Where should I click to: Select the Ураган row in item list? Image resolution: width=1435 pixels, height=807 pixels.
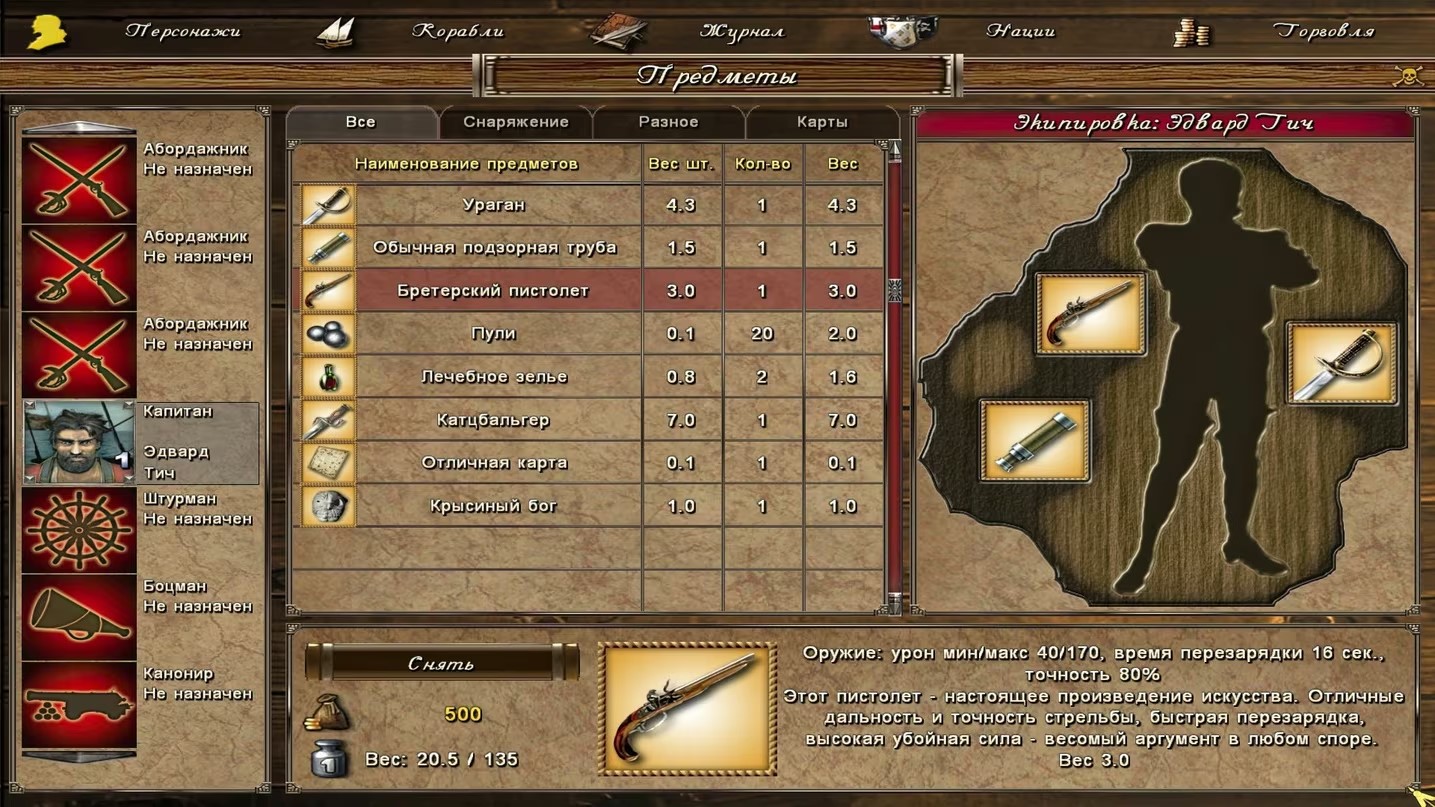[494, 205]
